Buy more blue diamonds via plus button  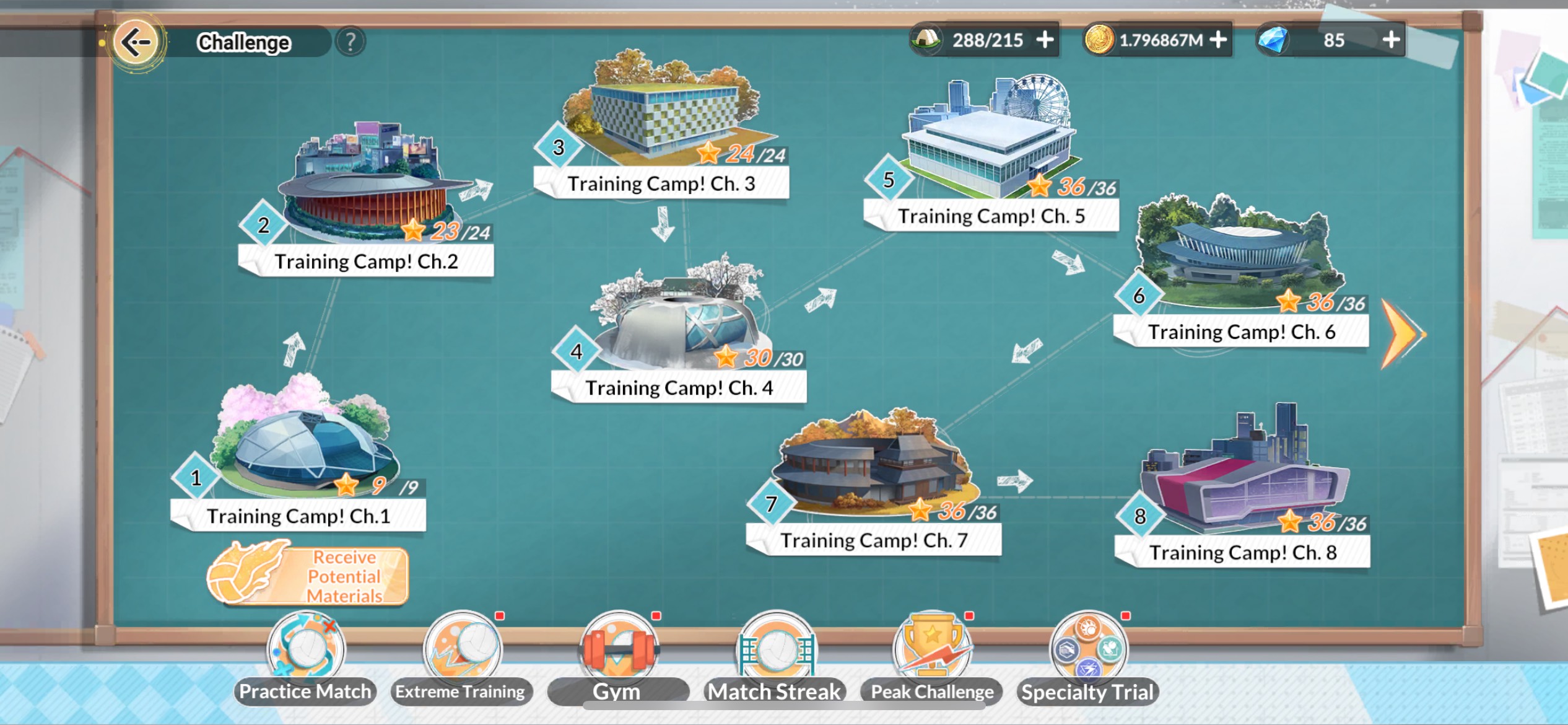(1391, 40)
